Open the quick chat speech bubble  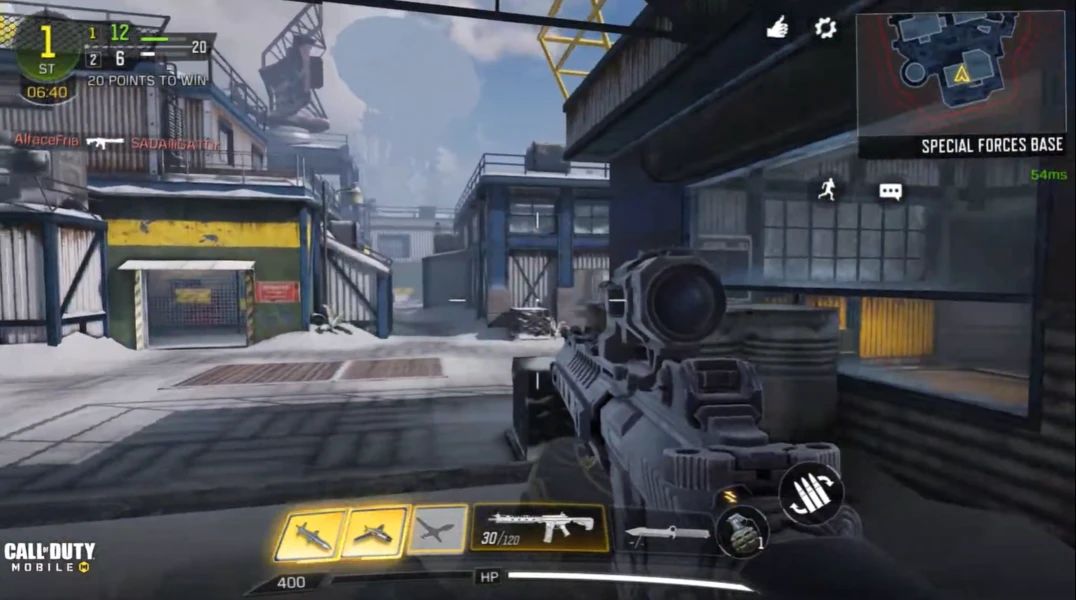point(890,191)
